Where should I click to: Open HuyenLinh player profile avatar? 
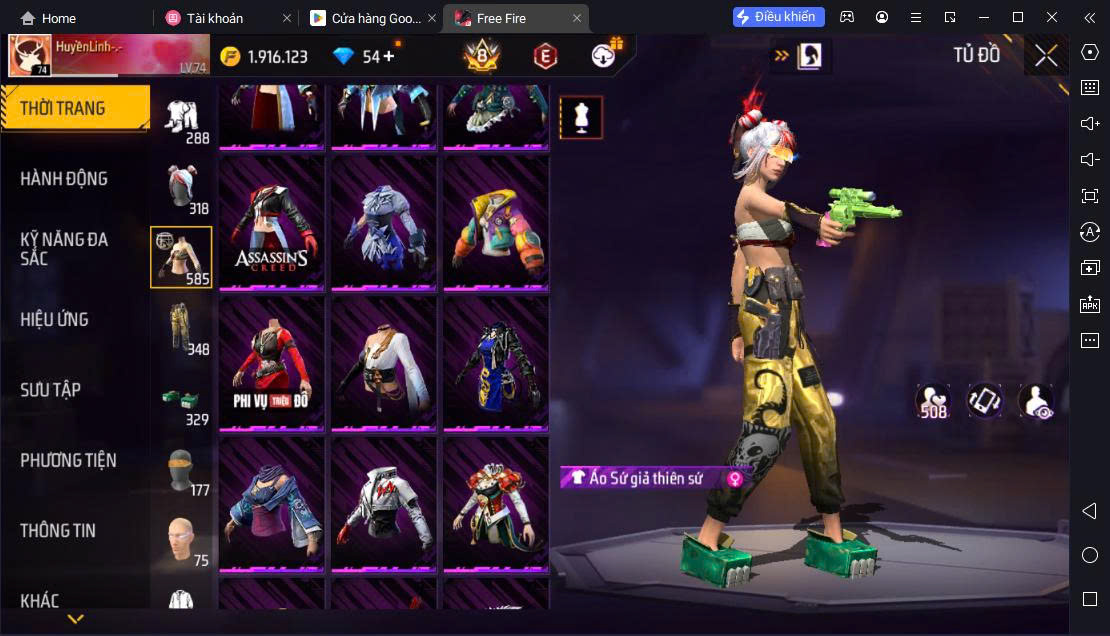[x=30, y=56]
